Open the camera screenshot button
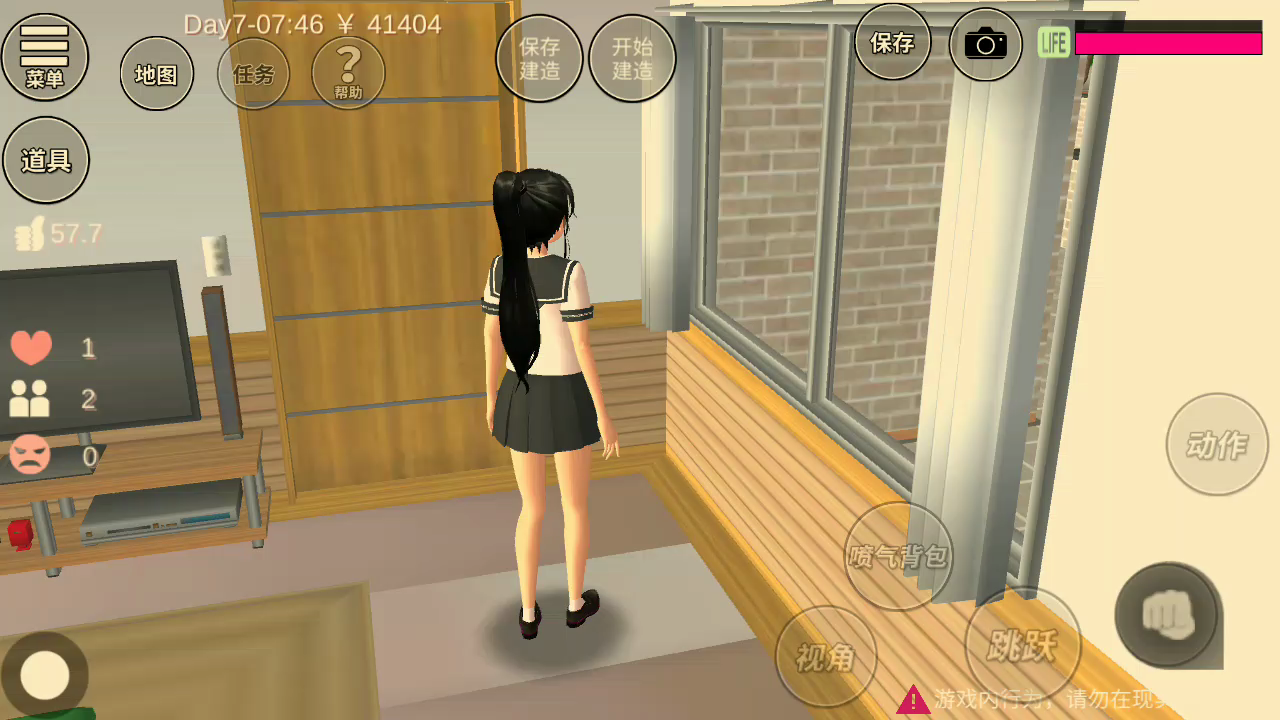 [985, 44]
